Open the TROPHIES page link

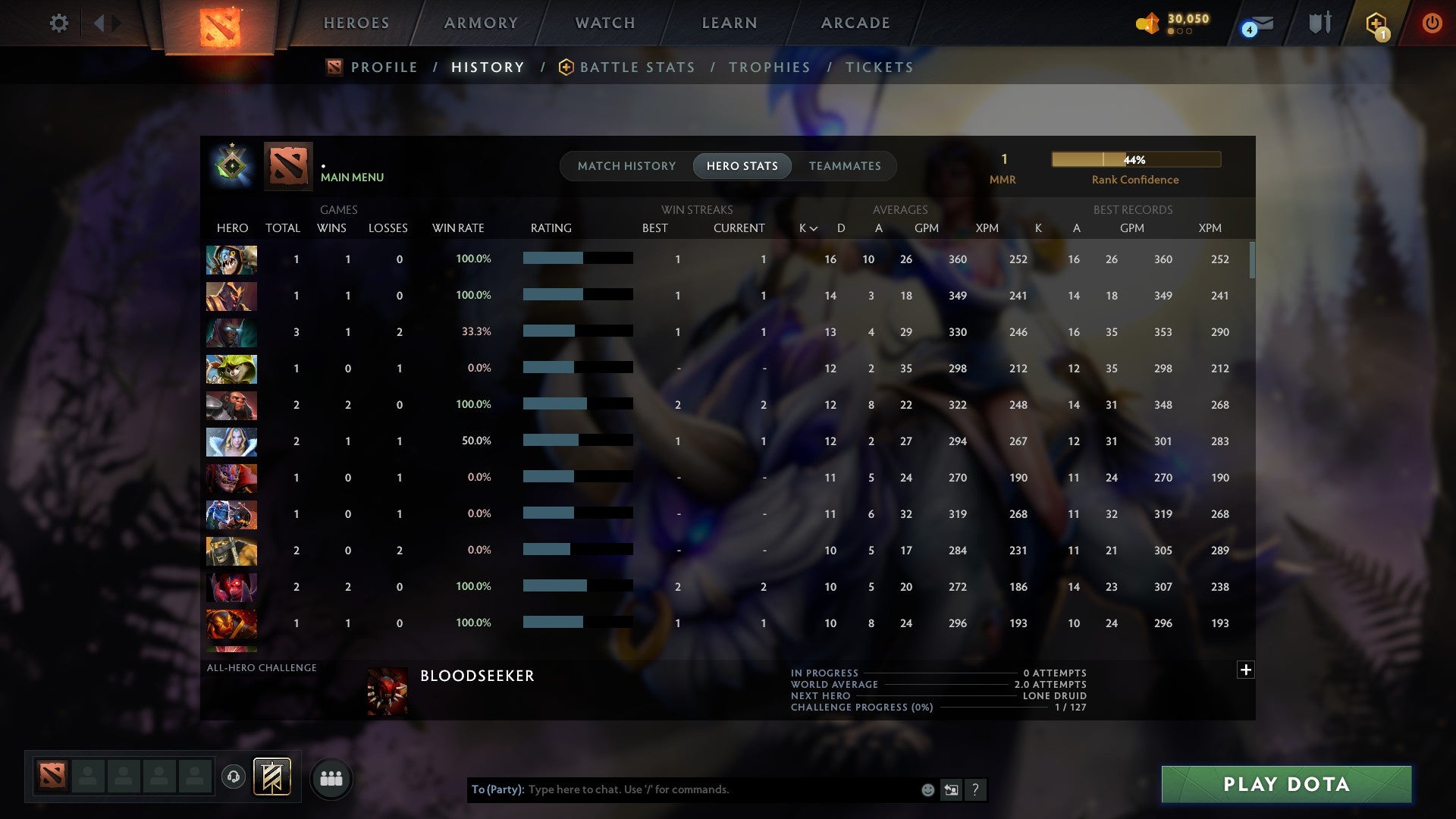[769, 67]
